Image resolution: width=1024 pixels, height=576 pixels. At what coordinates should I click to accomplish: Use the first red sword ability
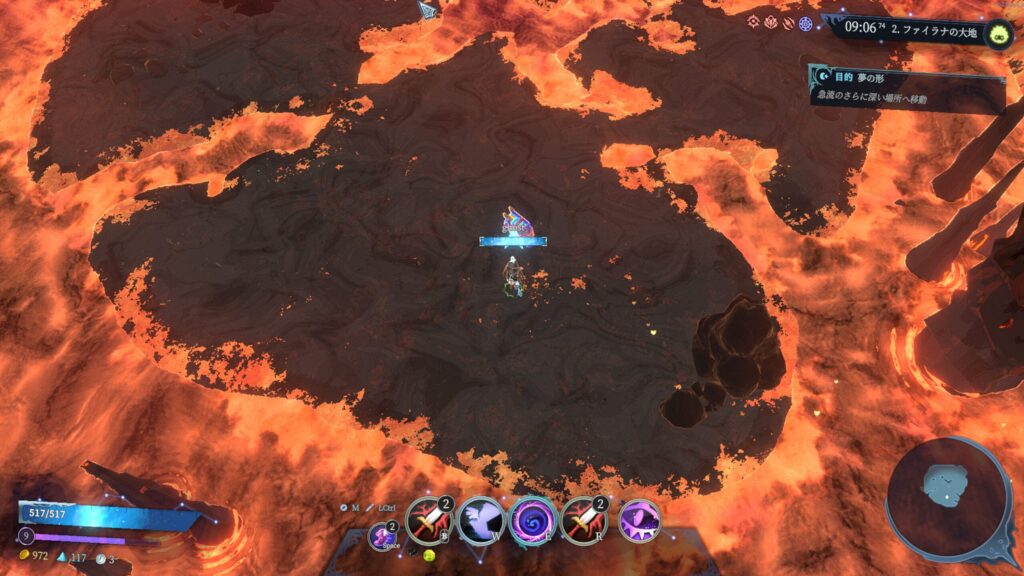pos(426,521)
